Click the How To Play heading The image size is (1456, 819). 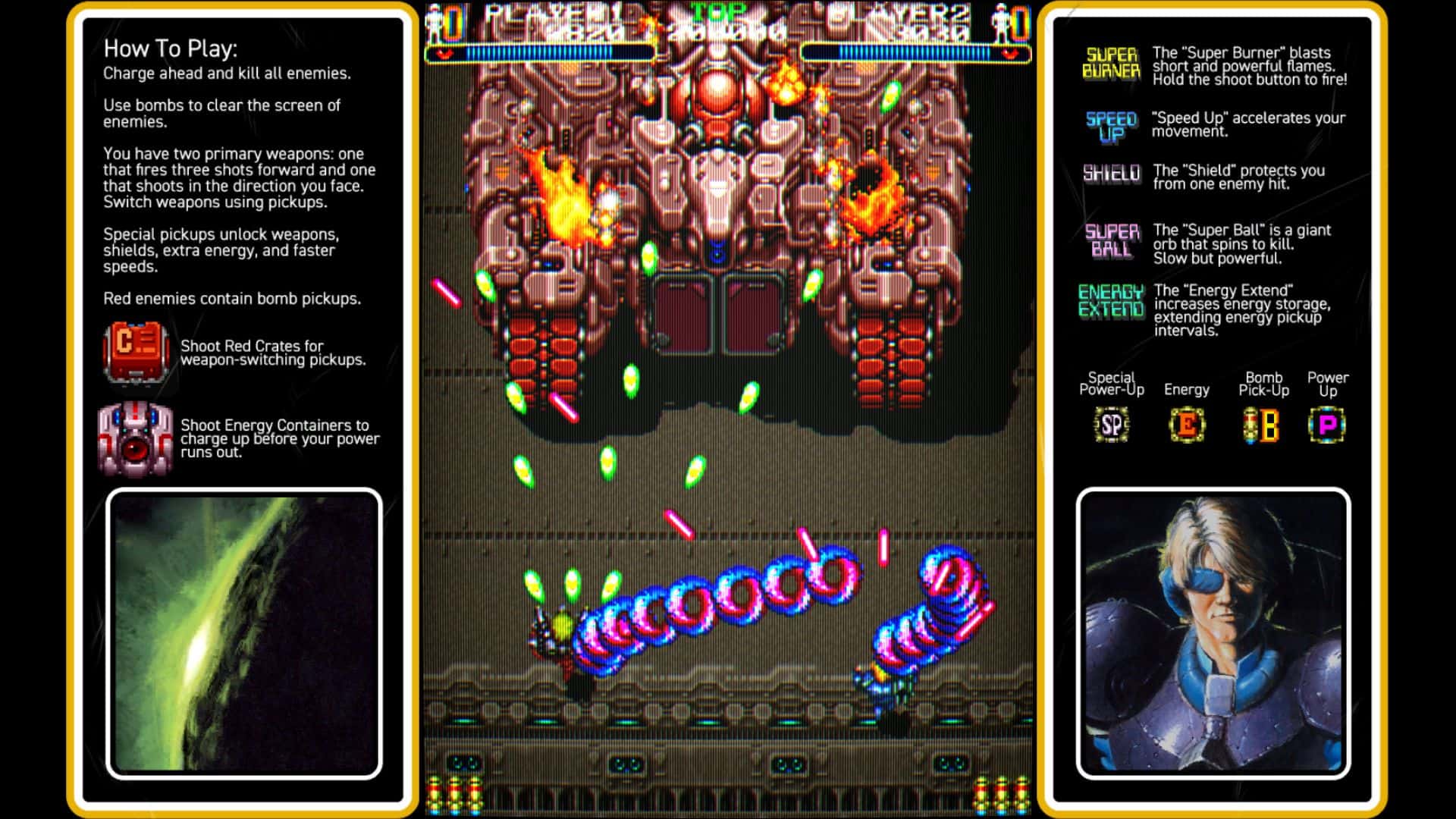(171, 48)
